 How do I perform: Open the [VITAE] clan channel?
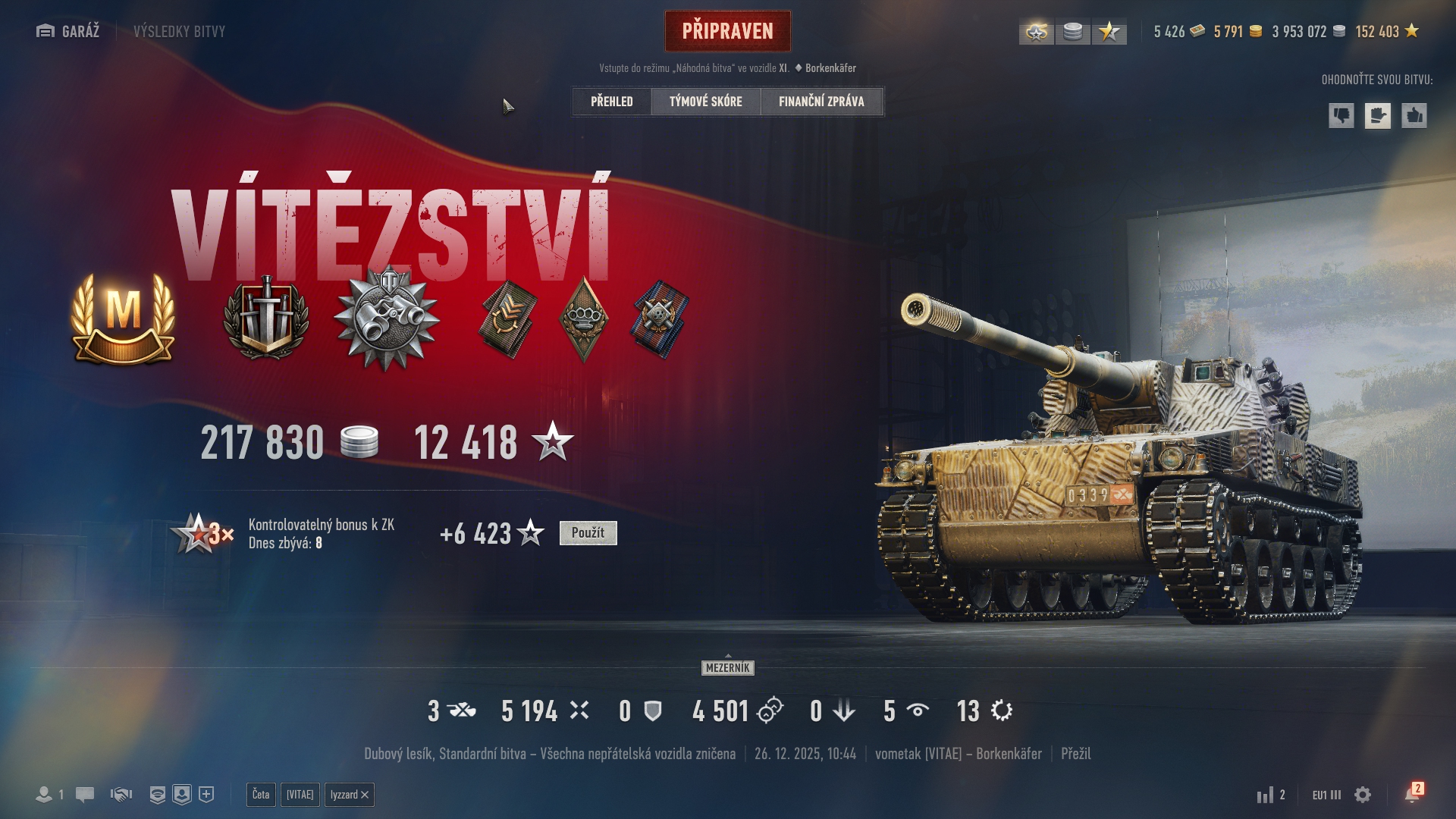(300, 795)
